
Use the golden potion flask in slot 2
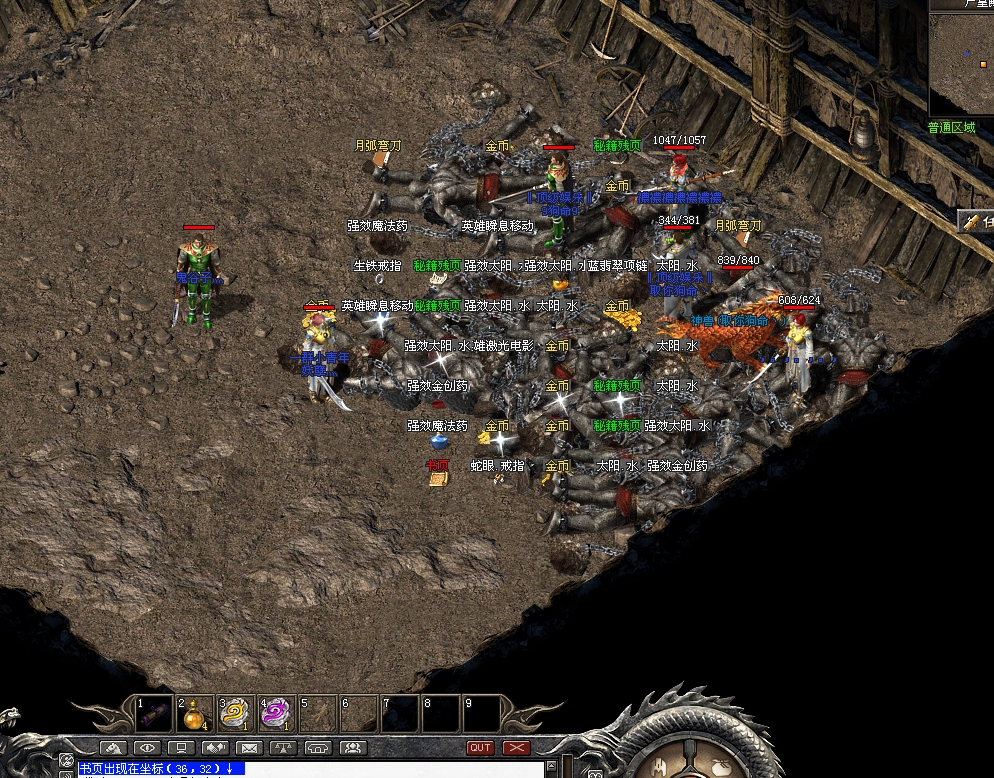[x=194, y=713]
